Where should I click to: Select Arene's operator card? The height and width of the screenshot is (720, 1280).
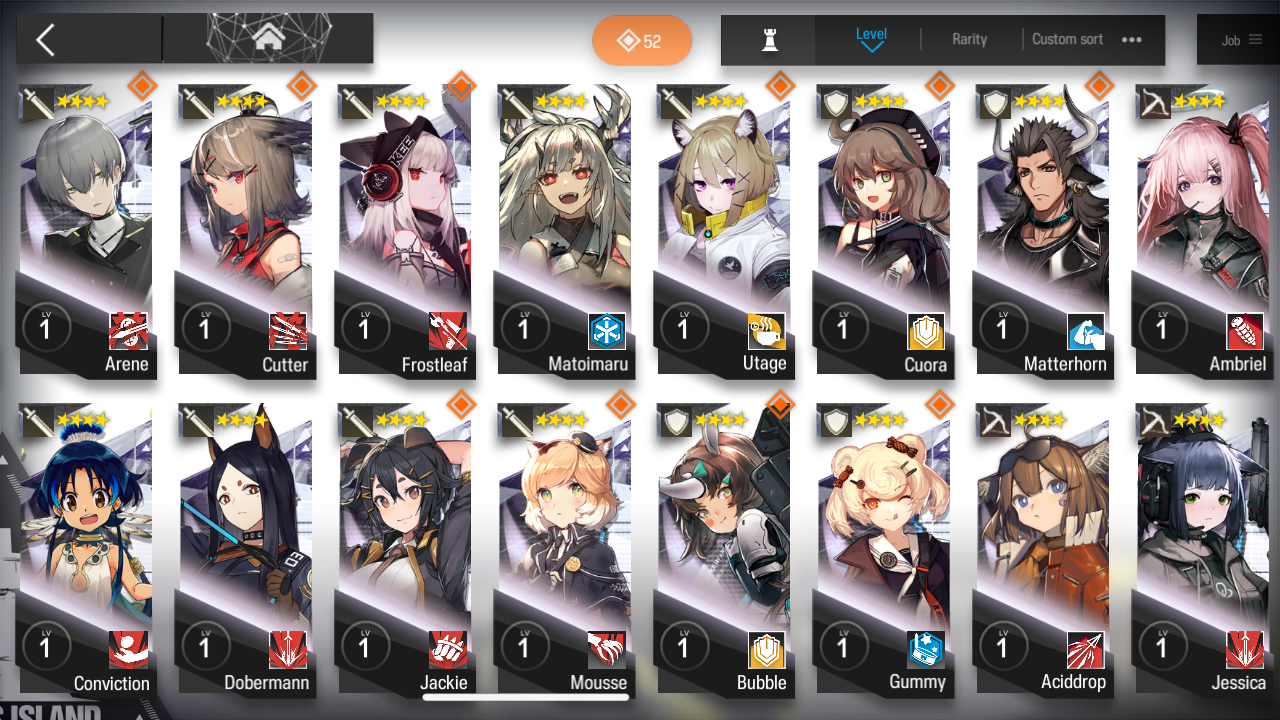pyautogui.click(x=86, y=230)
